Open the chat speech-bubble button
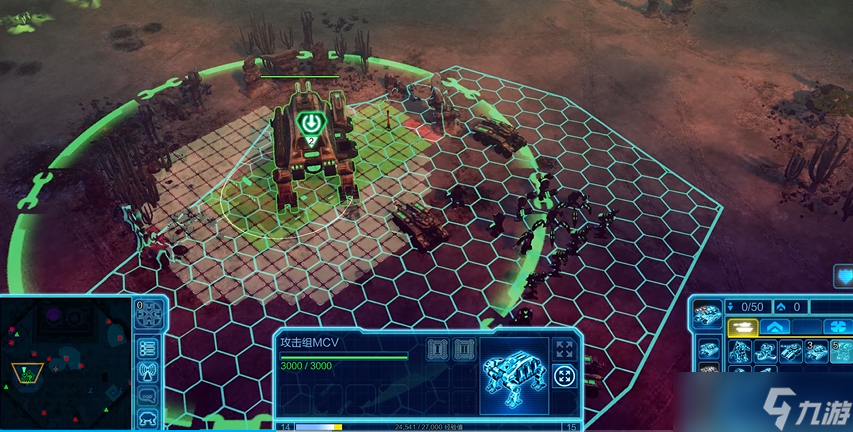Viewport: 853px width, 432px height. pos(148,396)
